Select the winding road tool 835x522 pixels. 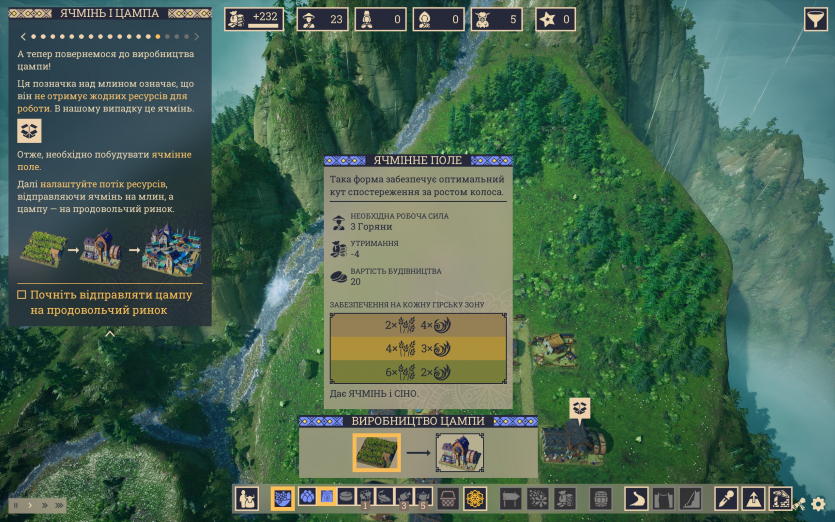coord(637,498)
